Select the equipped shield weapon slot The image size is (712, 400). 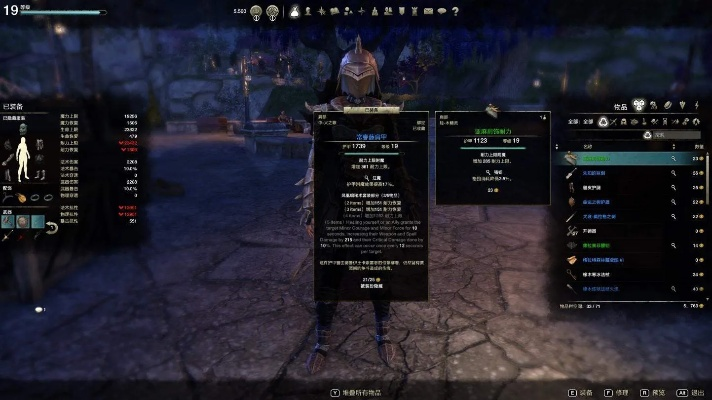coord(22,222)
